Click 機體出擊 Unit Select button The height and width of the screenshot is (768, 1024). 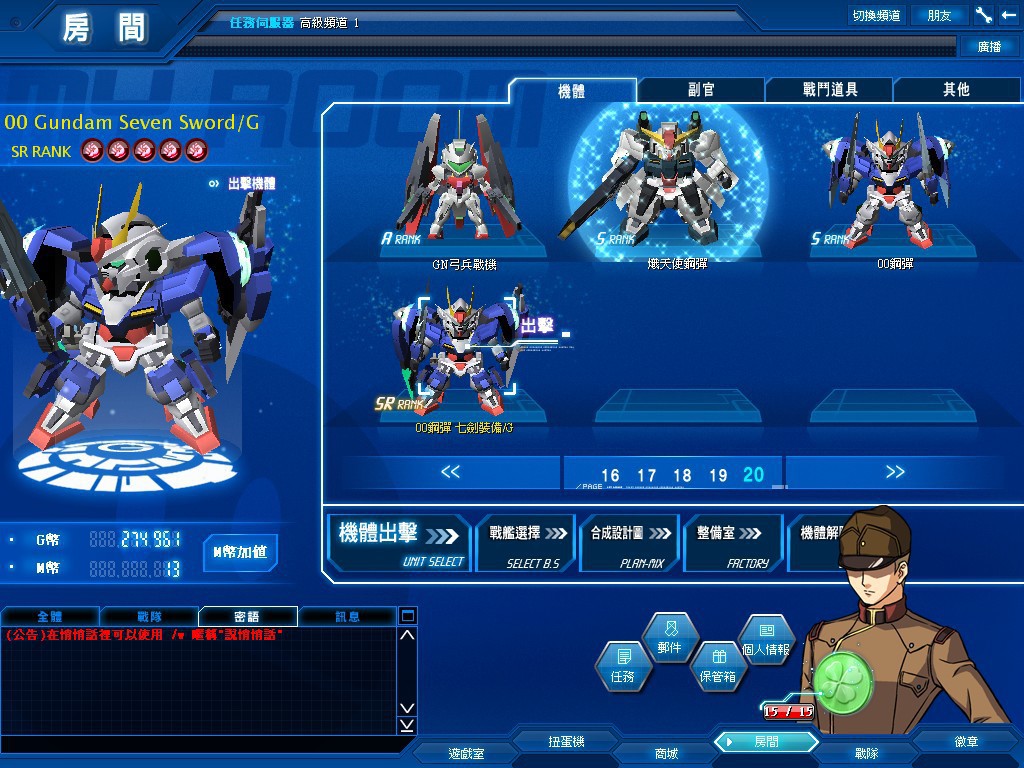400,543
